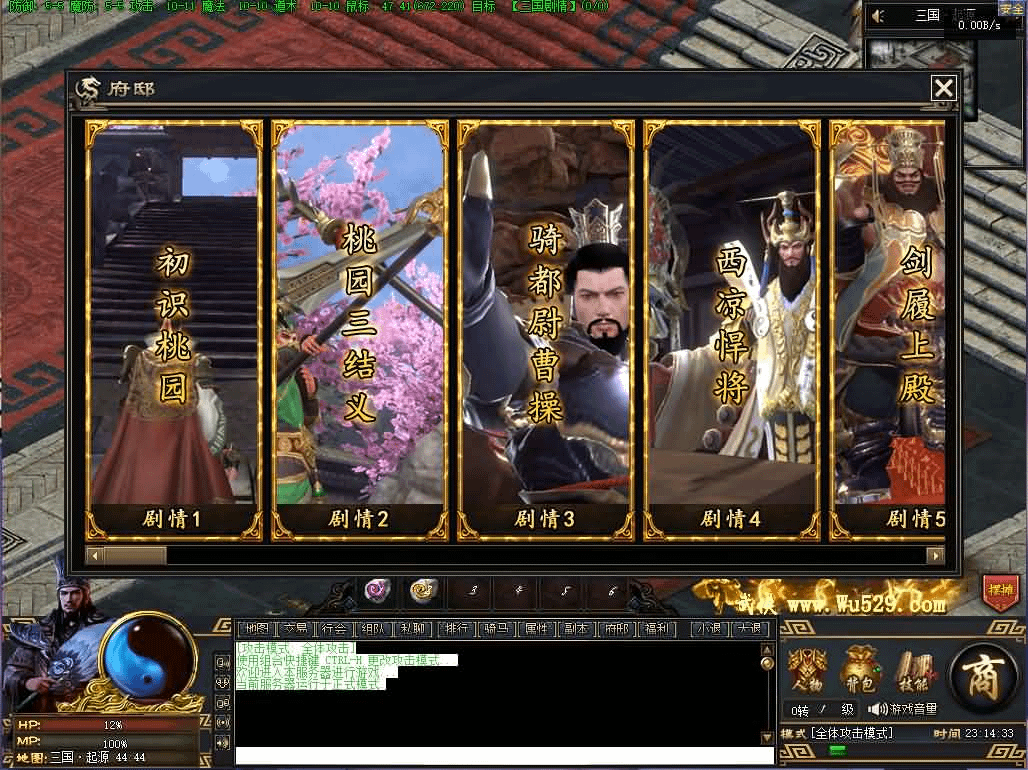Open the 地图 map tab
Image resolution: width=1028 pixels, height=770 pixels.
click(258, 629)
